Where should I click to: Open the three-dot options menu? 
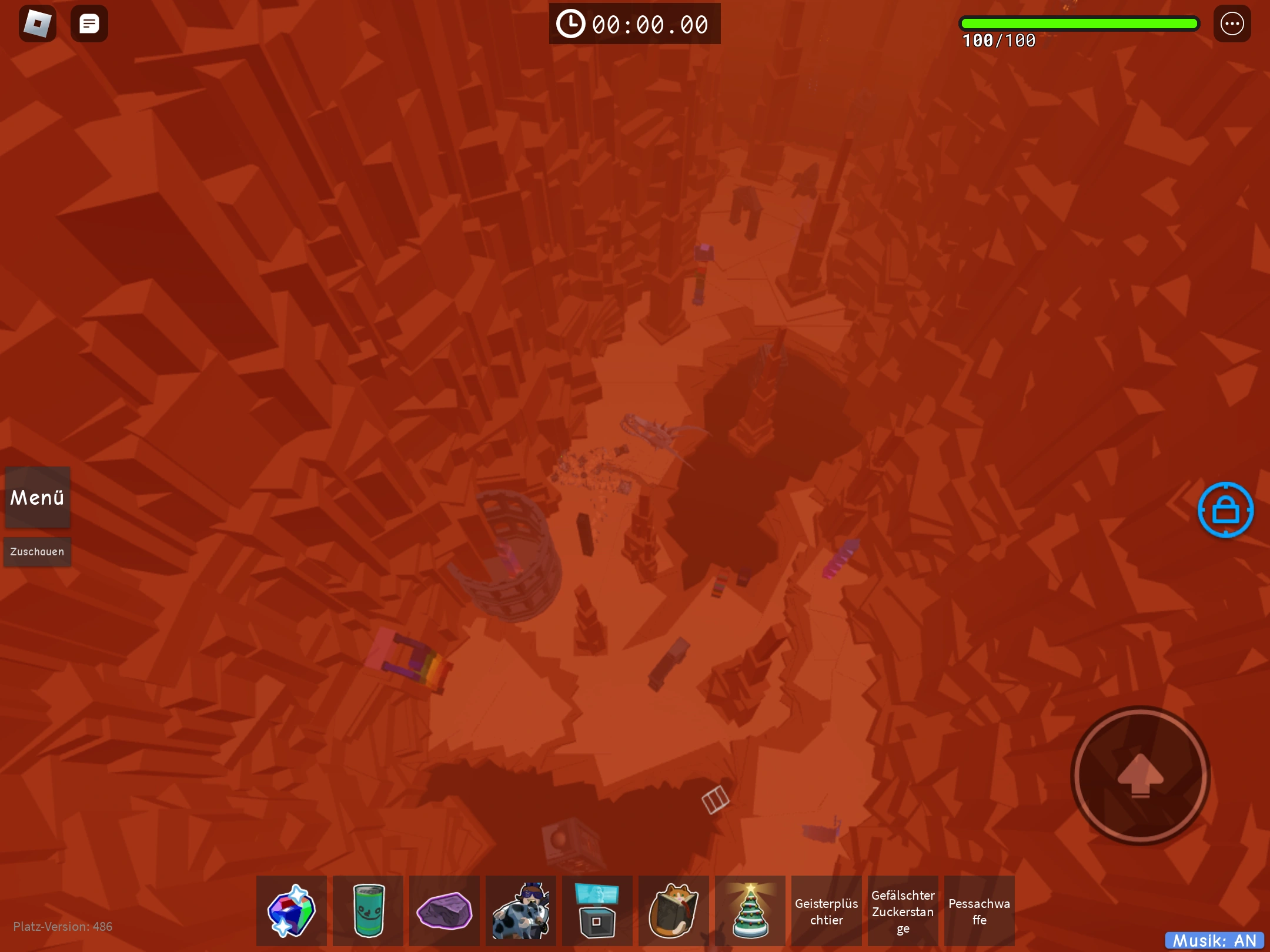(x=1232, y=24)
